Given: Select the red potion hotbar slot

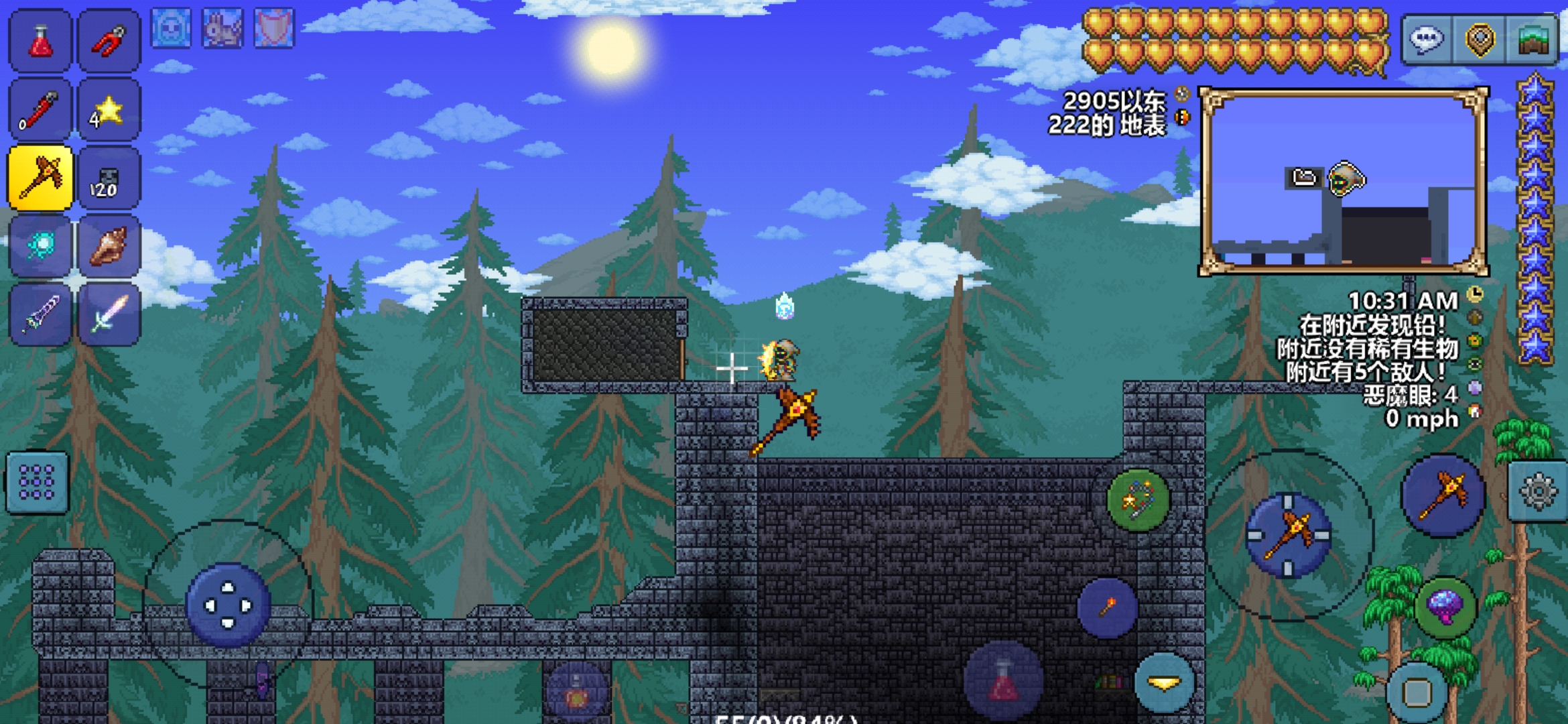Looking at the screenshot, I should pos(40,41).
